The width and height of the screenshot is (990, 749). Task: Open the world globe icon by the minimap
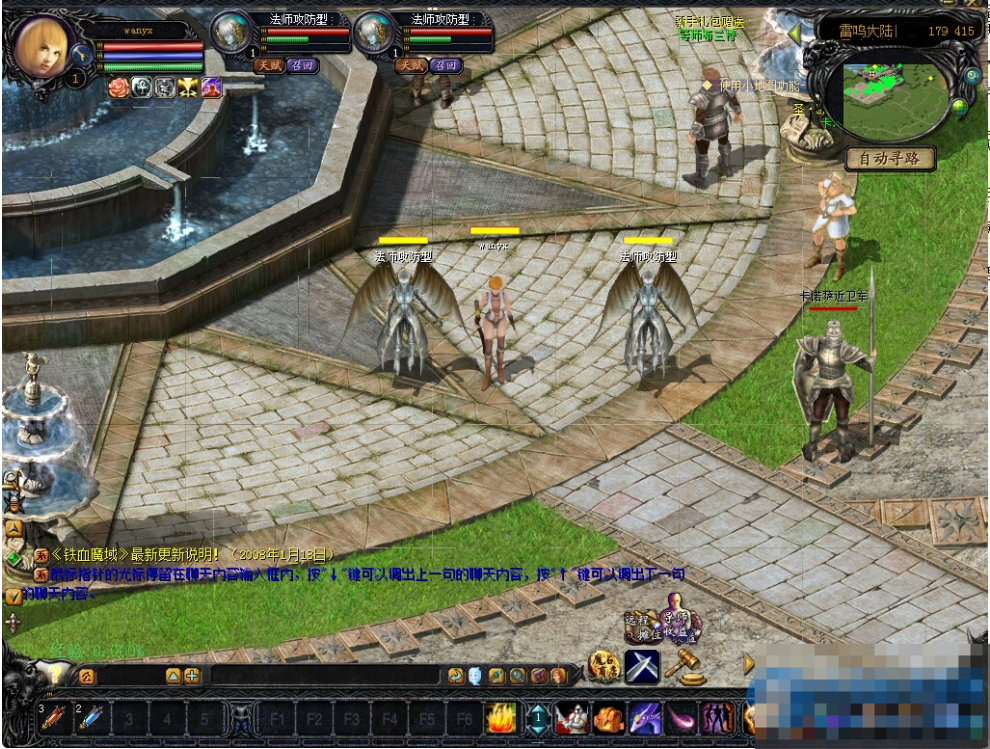pos(960,107)
